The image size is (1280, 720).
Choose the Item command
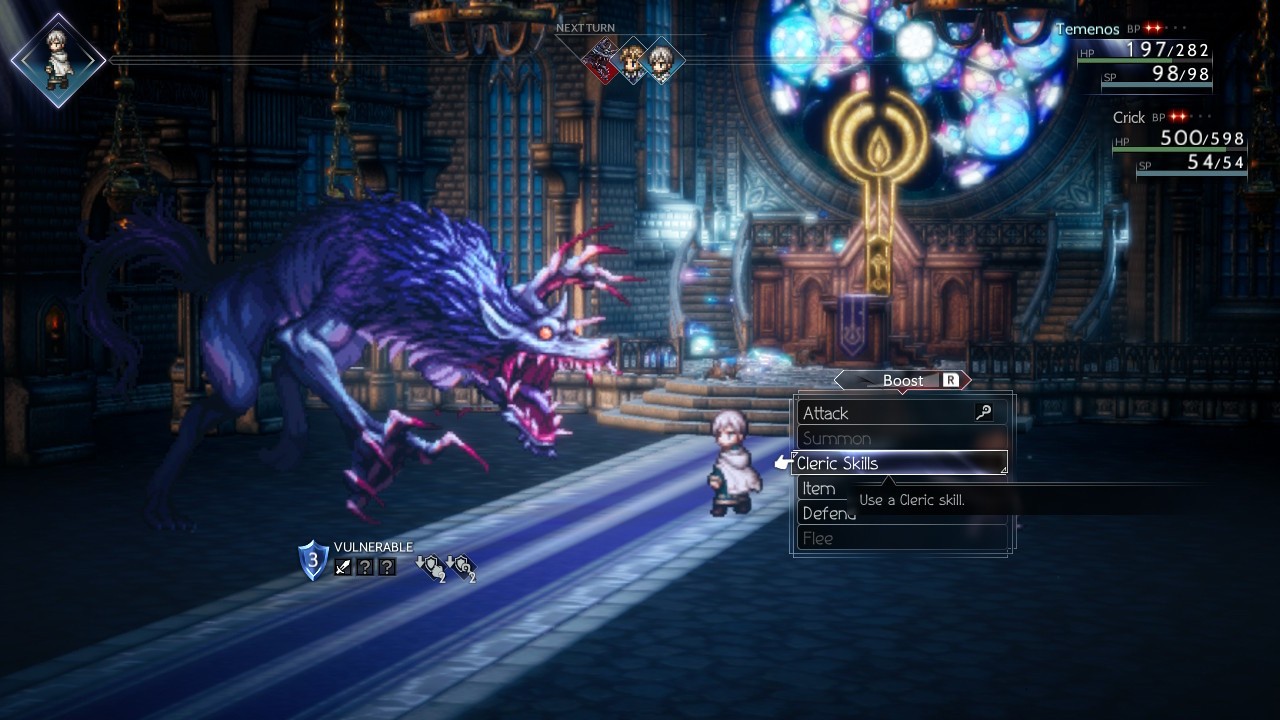[819, 489]
